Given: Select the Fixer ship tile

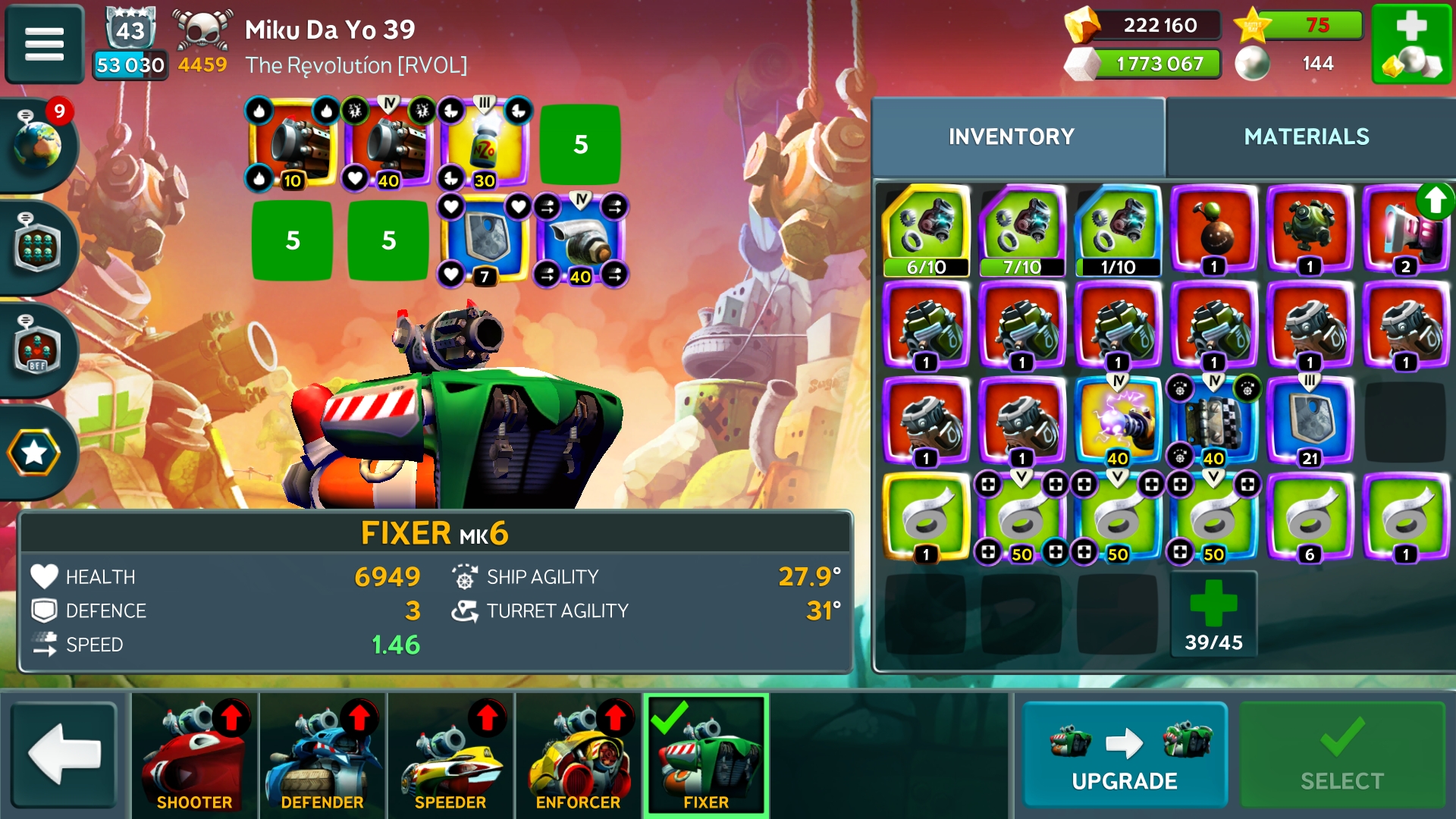Looking at the screenshot, I should coord(706,755).
